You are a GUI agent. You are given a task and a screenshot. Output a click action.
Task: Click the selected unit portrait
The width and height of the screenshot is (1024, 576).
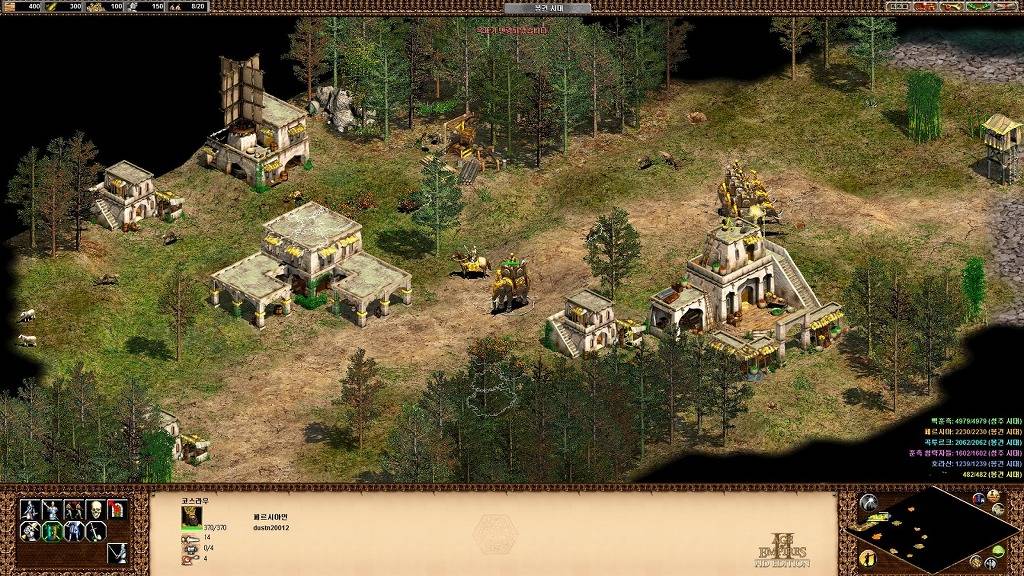pyautogui.click(x=191, y=515)
